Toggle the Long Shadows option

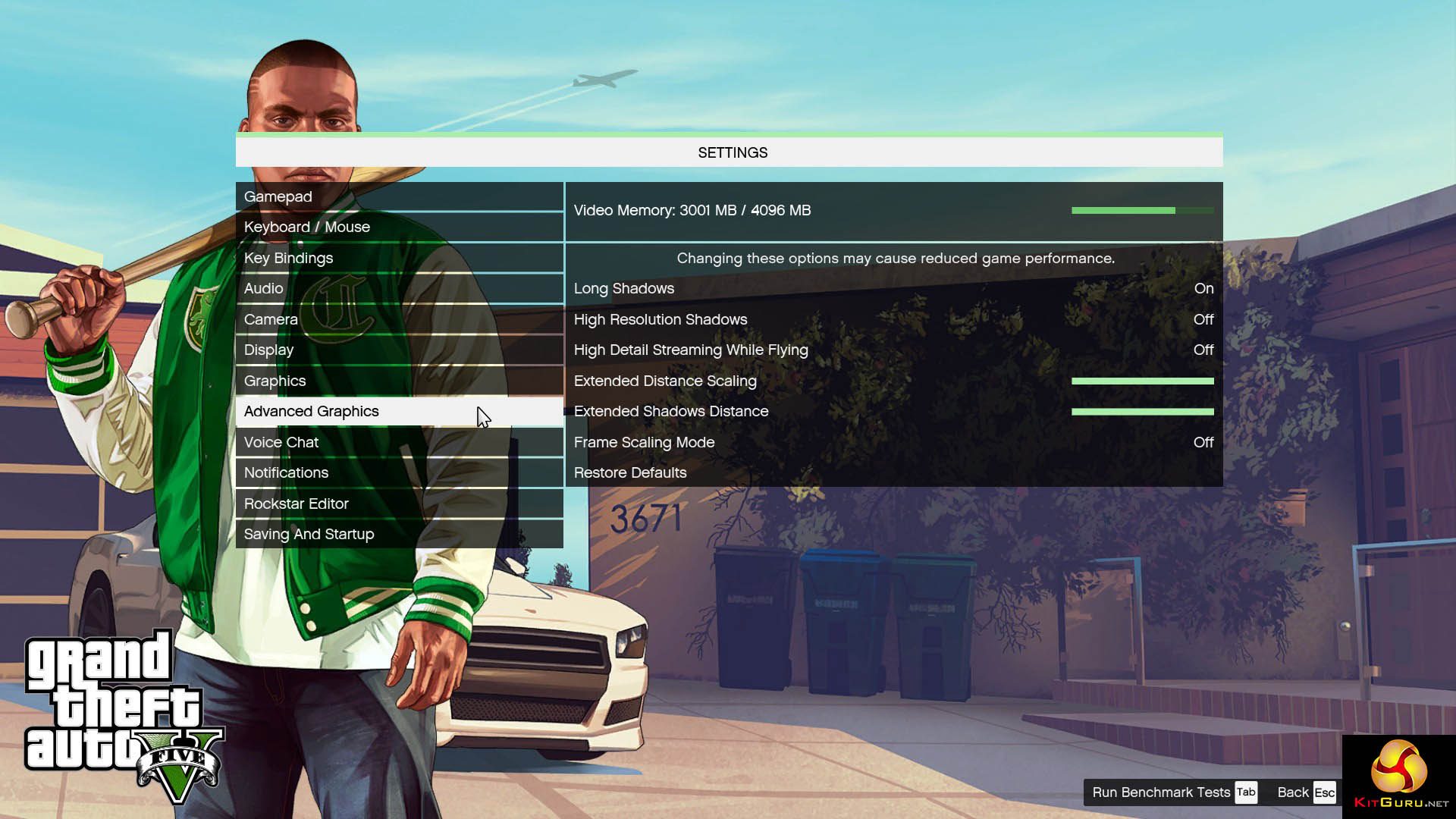[893, 288]
